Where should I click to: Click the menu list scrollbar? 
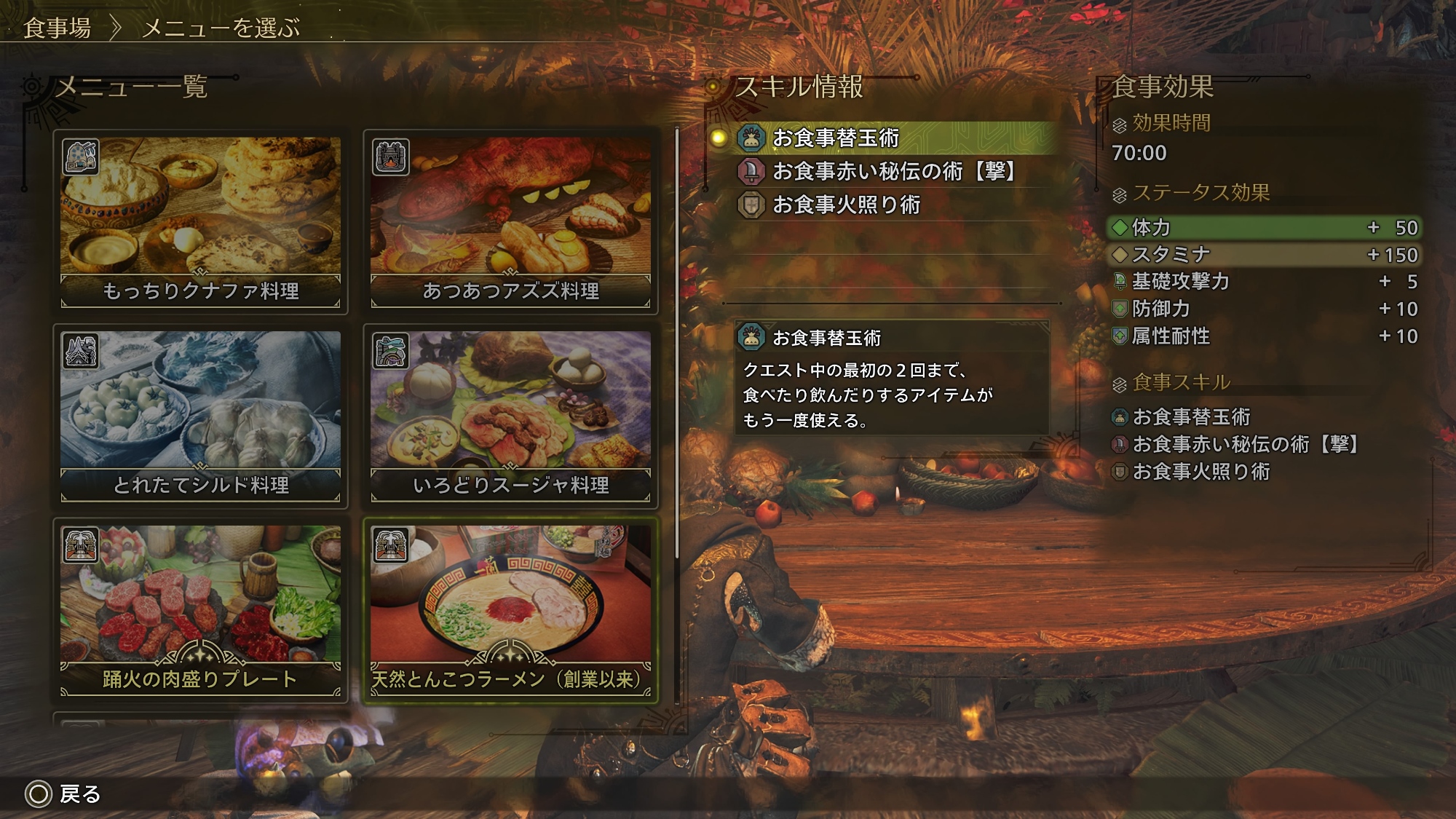coord(677,342)
